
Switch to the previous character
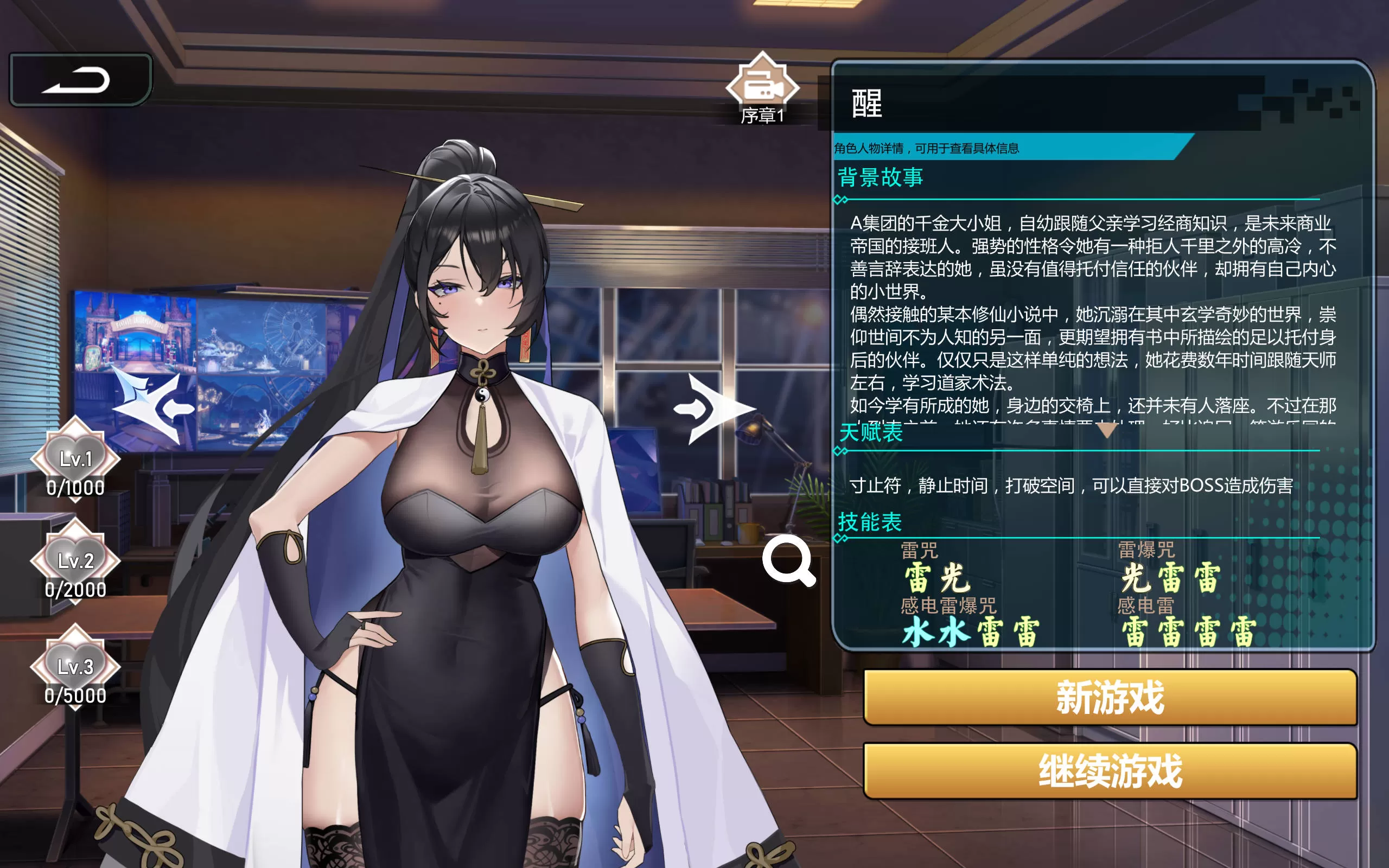pyautogui.click(x=154, y=408)
